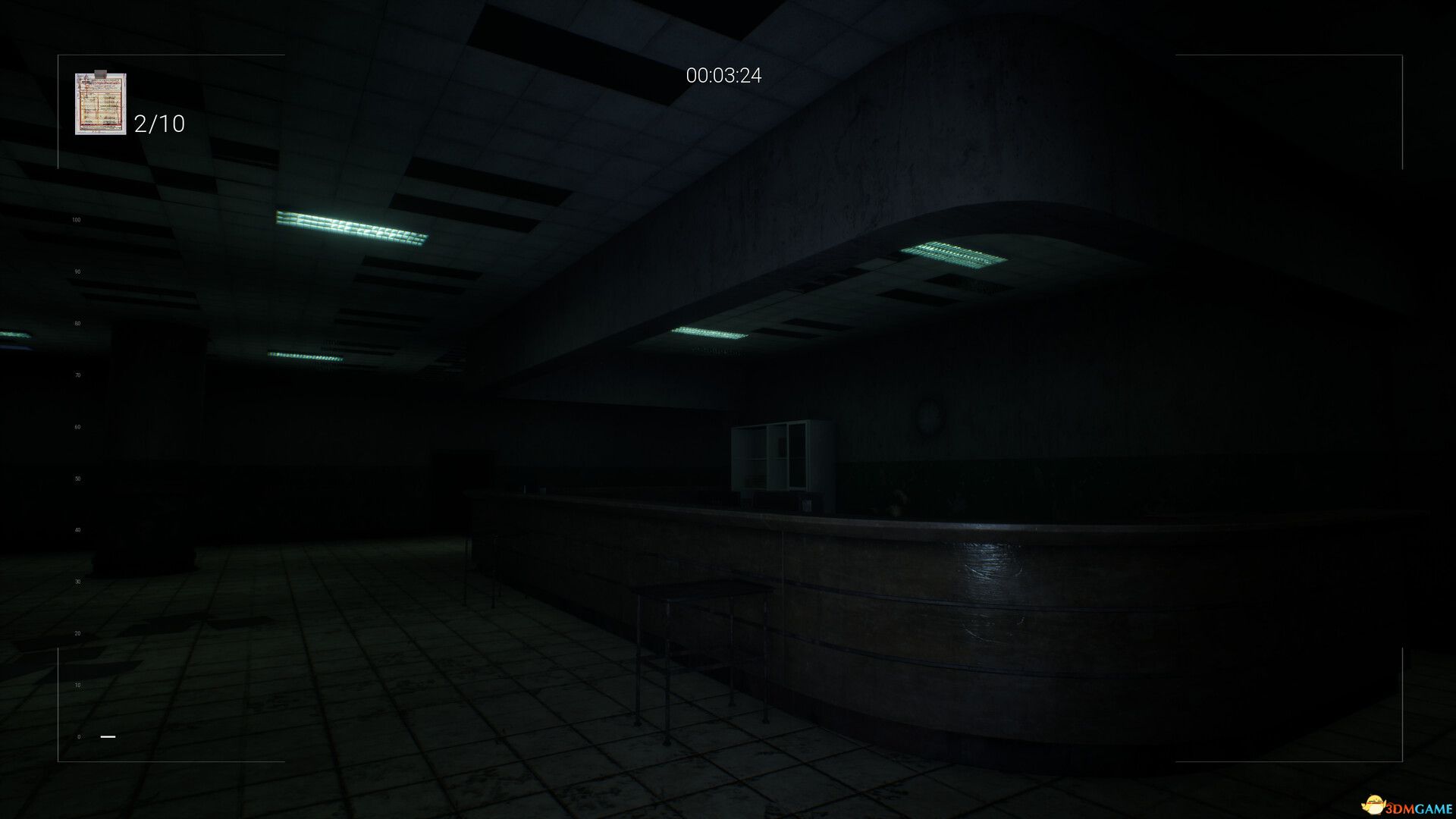Click the top-left viewfinder corner bracket
The image size is (1456, 819).
(x=58, y=55)
